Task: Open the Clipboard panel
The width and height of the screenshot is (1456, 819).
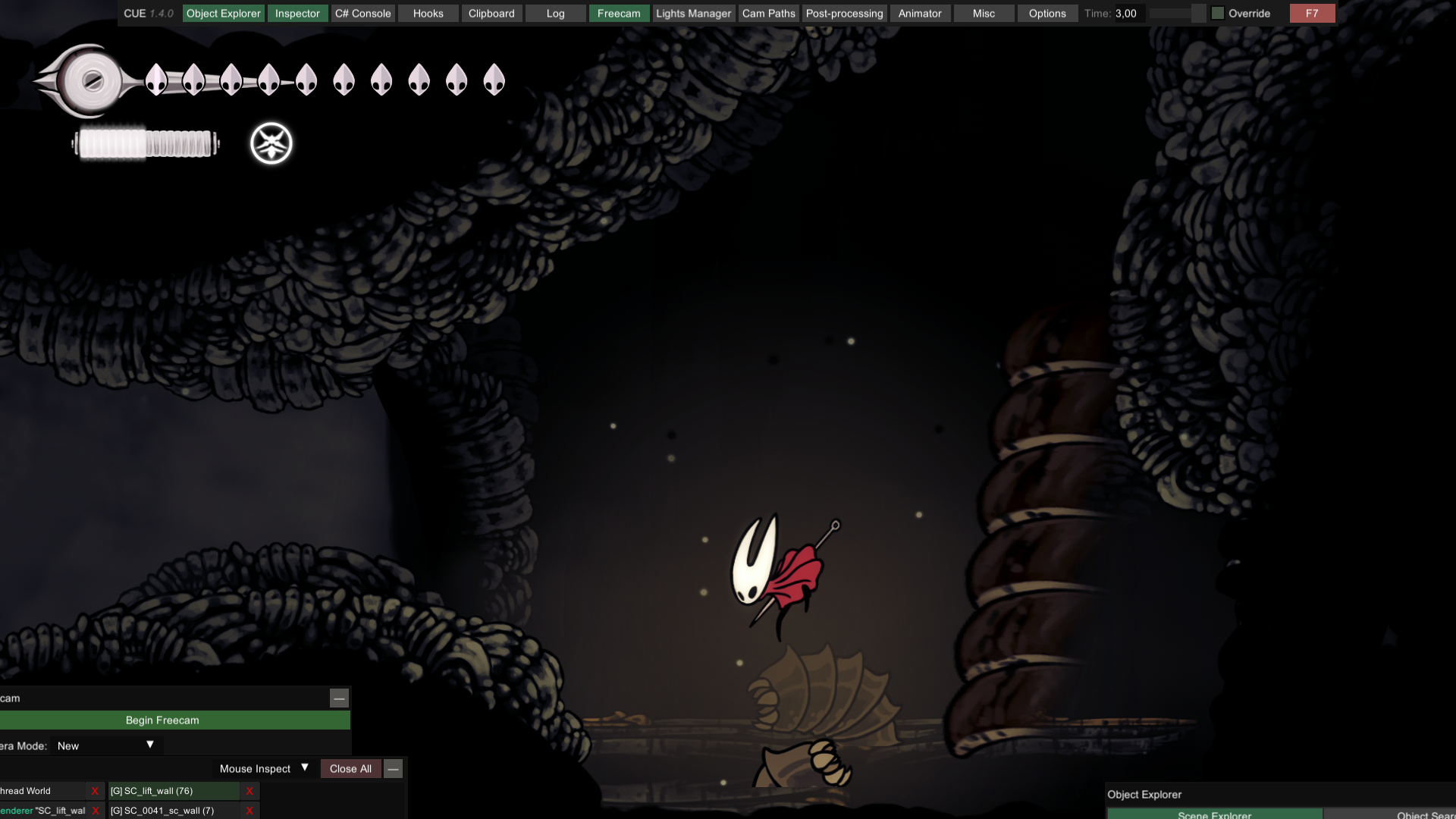Action: tap(491, 14)
